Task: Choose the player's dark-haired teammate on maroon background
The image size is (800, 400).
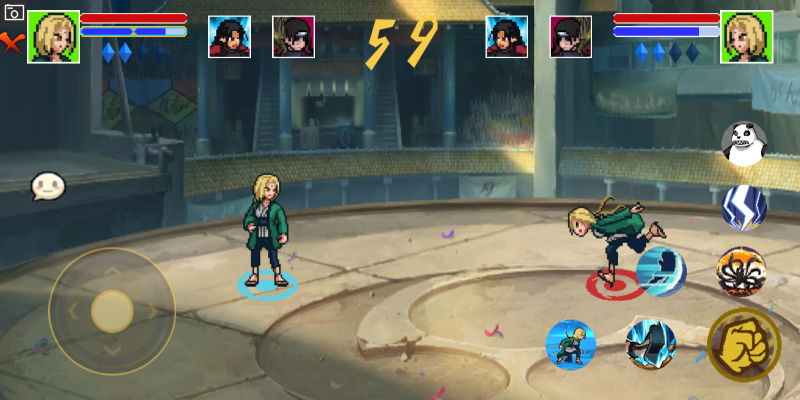Action: (293, 37)
